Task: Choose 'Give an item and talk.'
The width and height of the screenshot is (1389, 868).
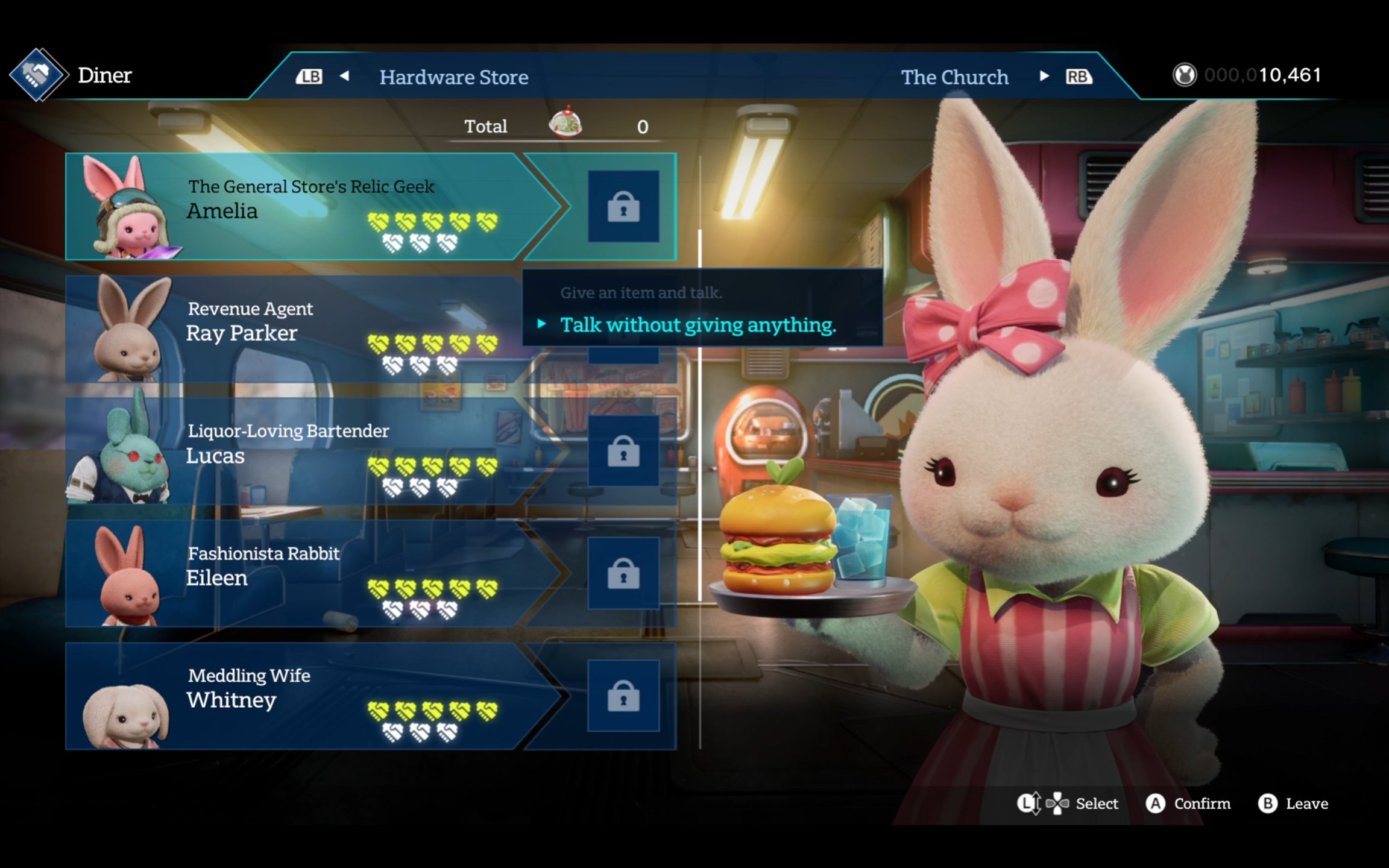Action: pos(641,293)
